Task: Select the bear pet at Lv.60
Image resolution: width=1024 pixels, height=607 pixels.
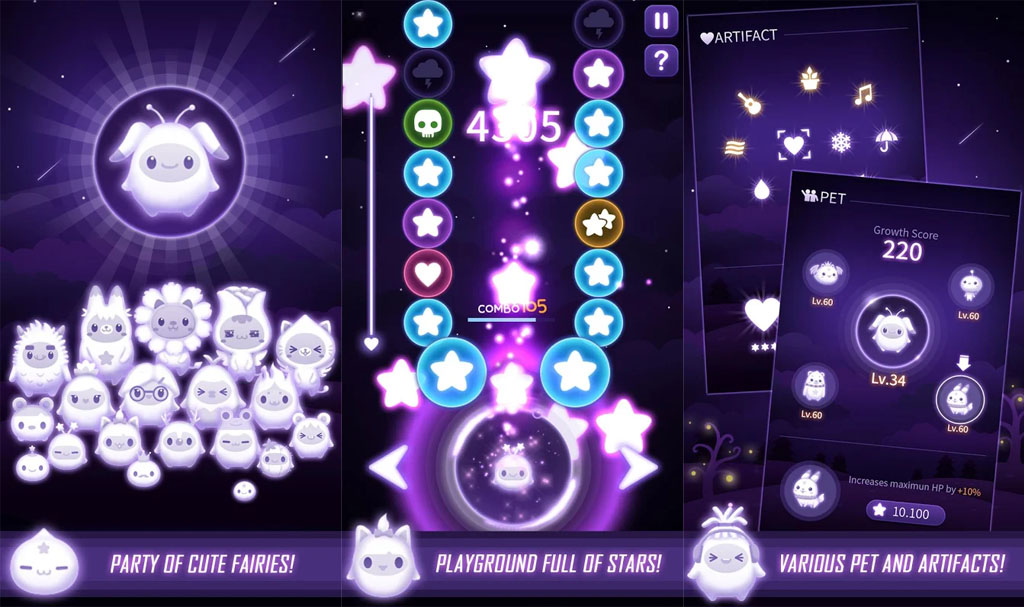Action: [815, 386]
